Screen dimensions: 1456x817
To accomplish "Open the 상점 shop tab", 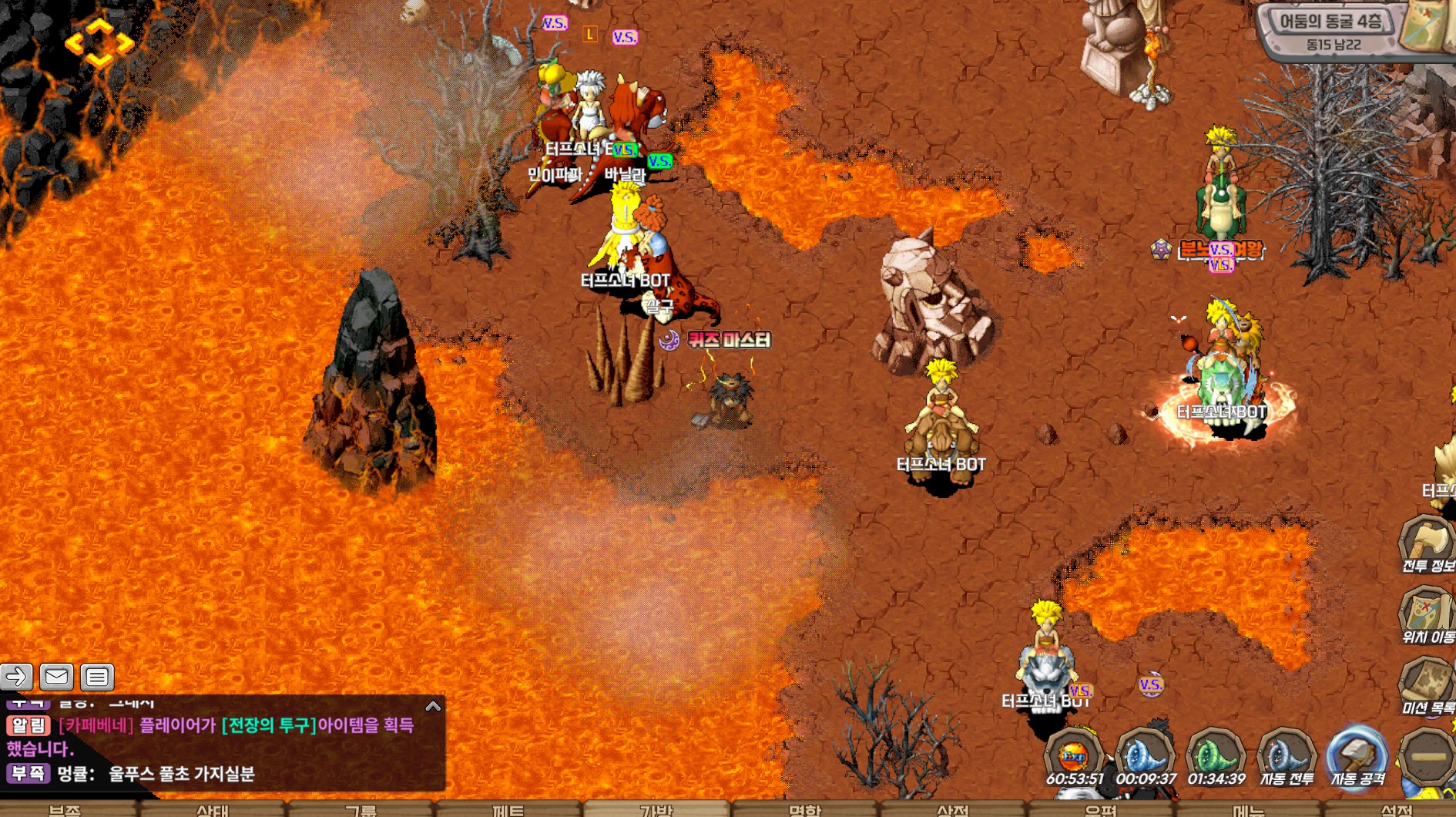I will [x=952, y=810].
